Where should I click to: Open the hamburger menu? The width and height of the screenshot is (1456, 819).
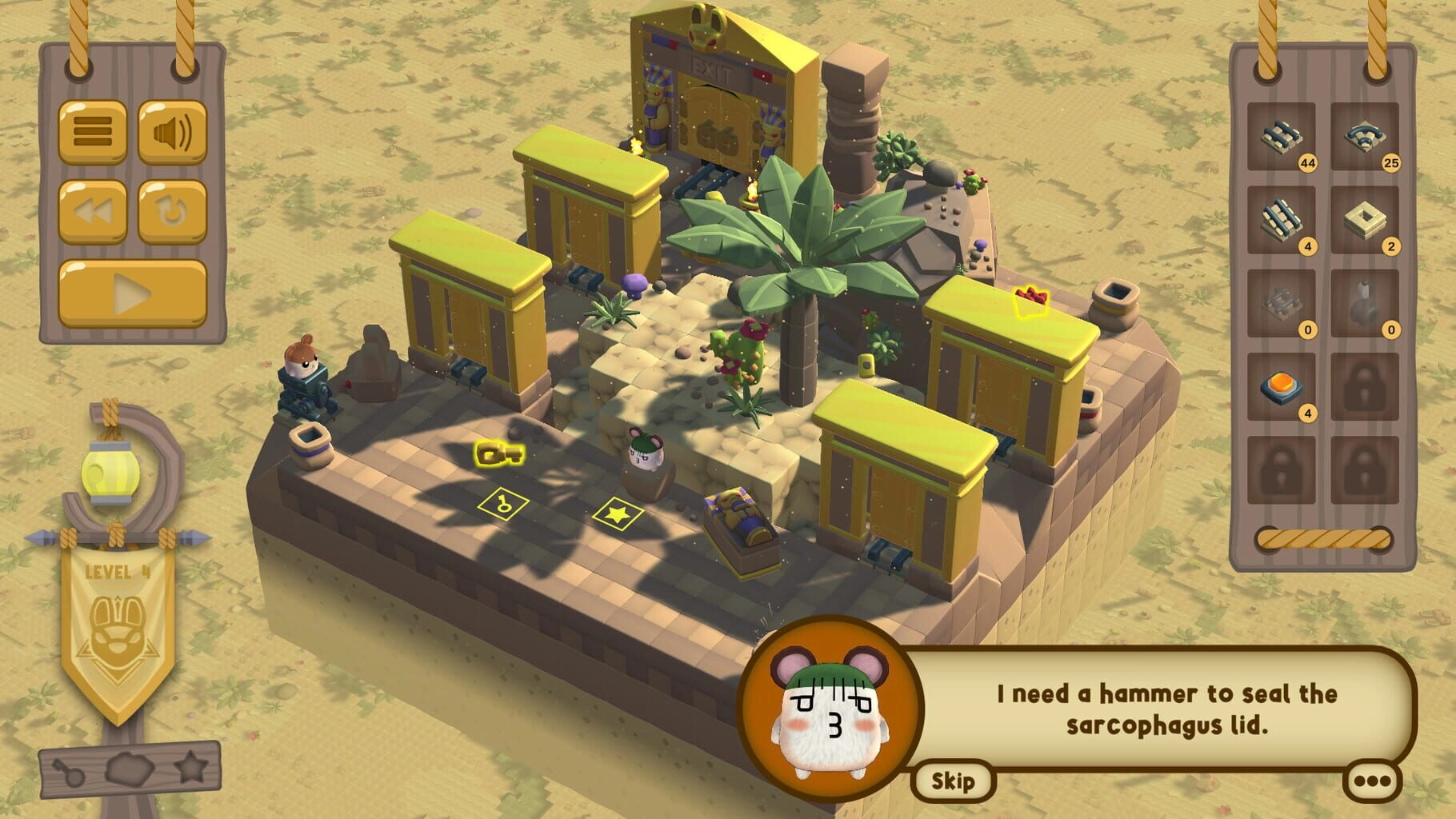coord(93,132)
